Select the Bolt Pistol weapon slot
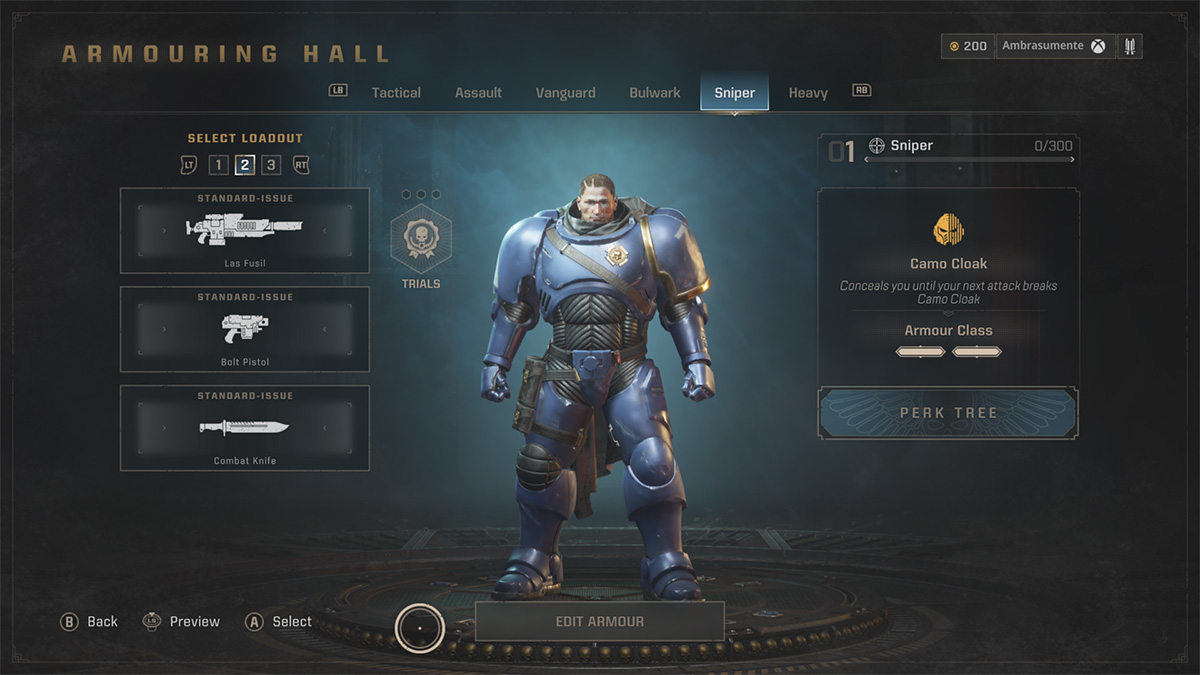The image size is (1200, 675). [245, 330]
